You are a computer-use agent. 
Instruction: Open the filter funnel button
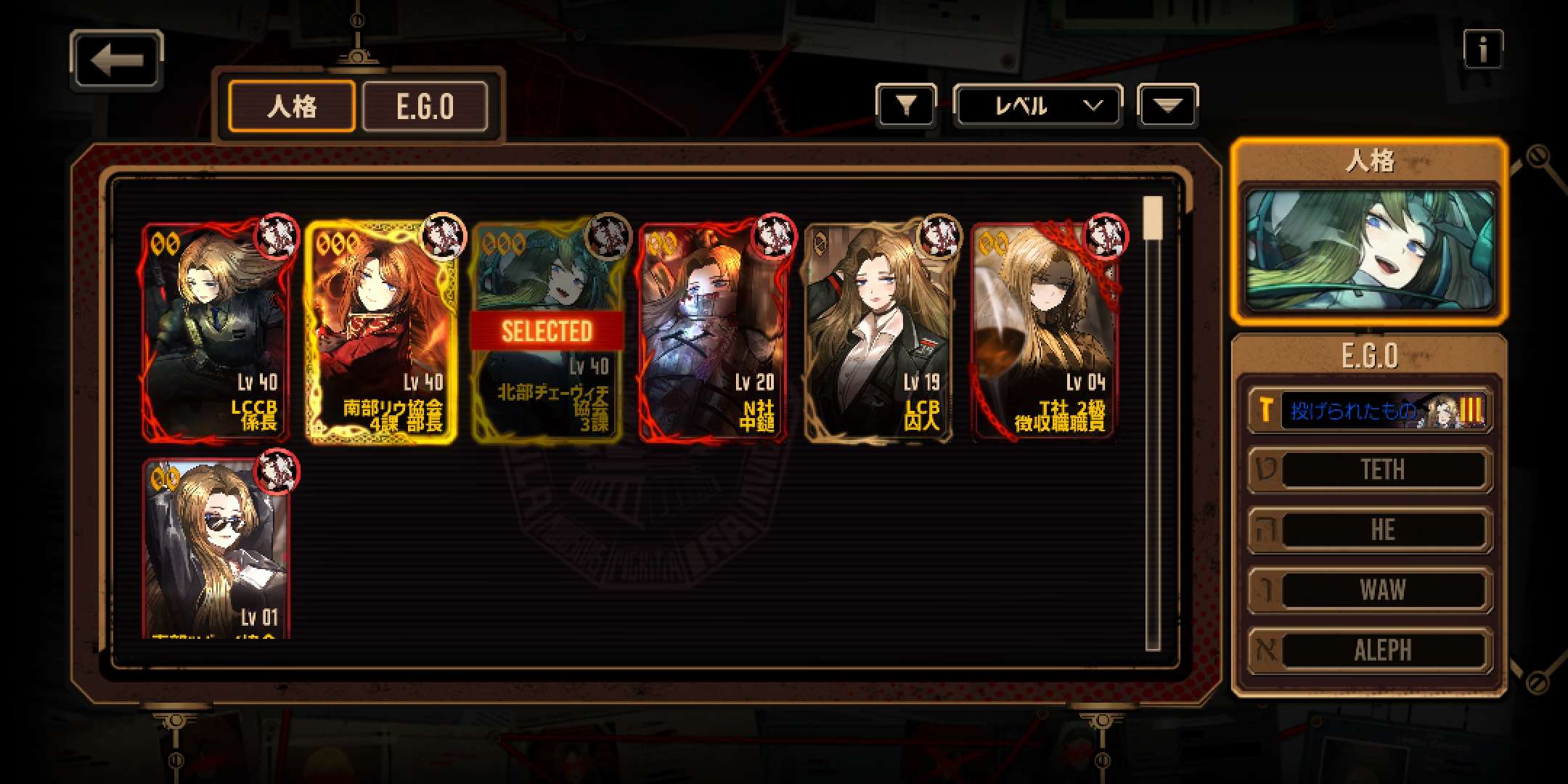pos(905,107)
